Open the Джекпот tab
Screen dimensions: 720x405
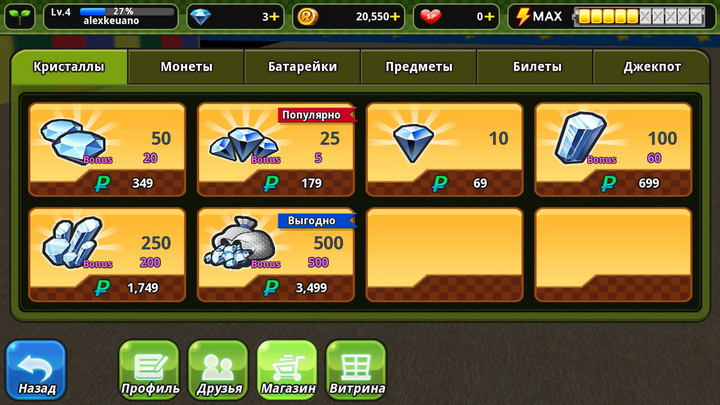(x=652, y=67)
